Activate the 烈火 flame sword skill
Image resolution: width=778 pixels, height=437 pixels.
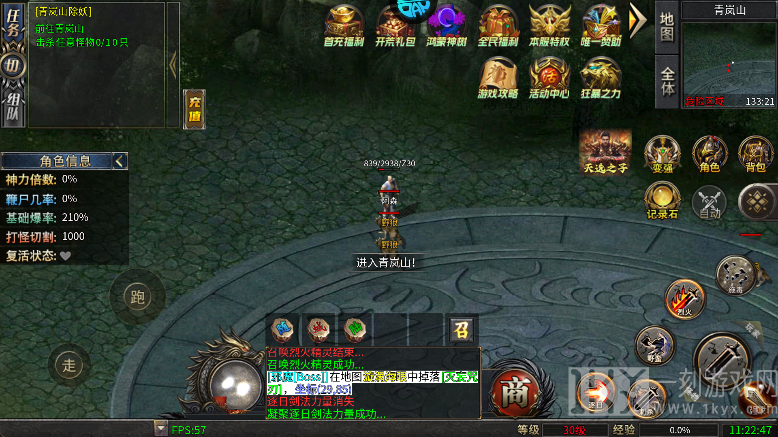click(684, 297)
